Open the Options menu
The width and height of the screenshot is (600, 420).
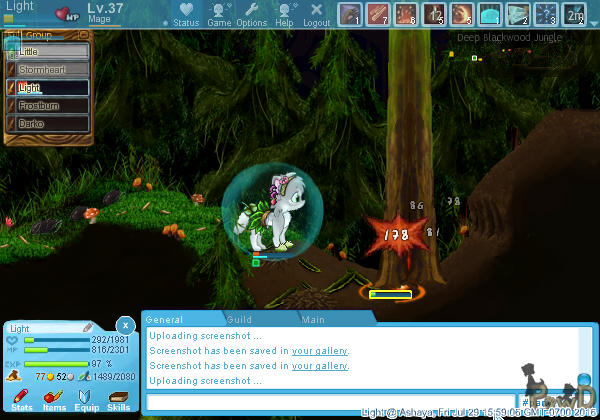[x=251, y=14]
